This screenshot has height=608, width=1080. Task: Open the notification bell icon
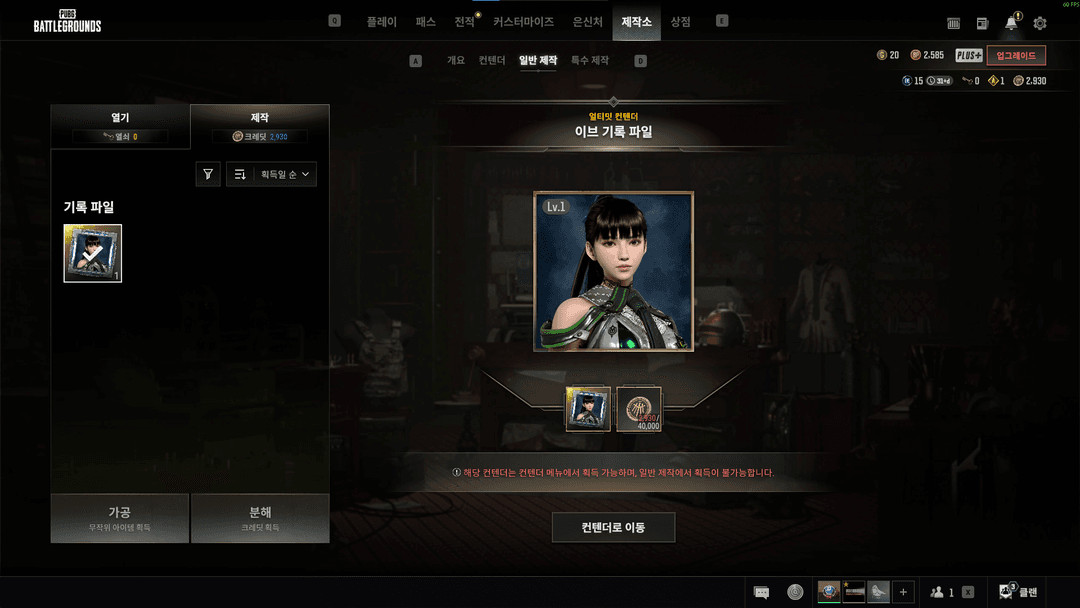(x=1011, y=23)
